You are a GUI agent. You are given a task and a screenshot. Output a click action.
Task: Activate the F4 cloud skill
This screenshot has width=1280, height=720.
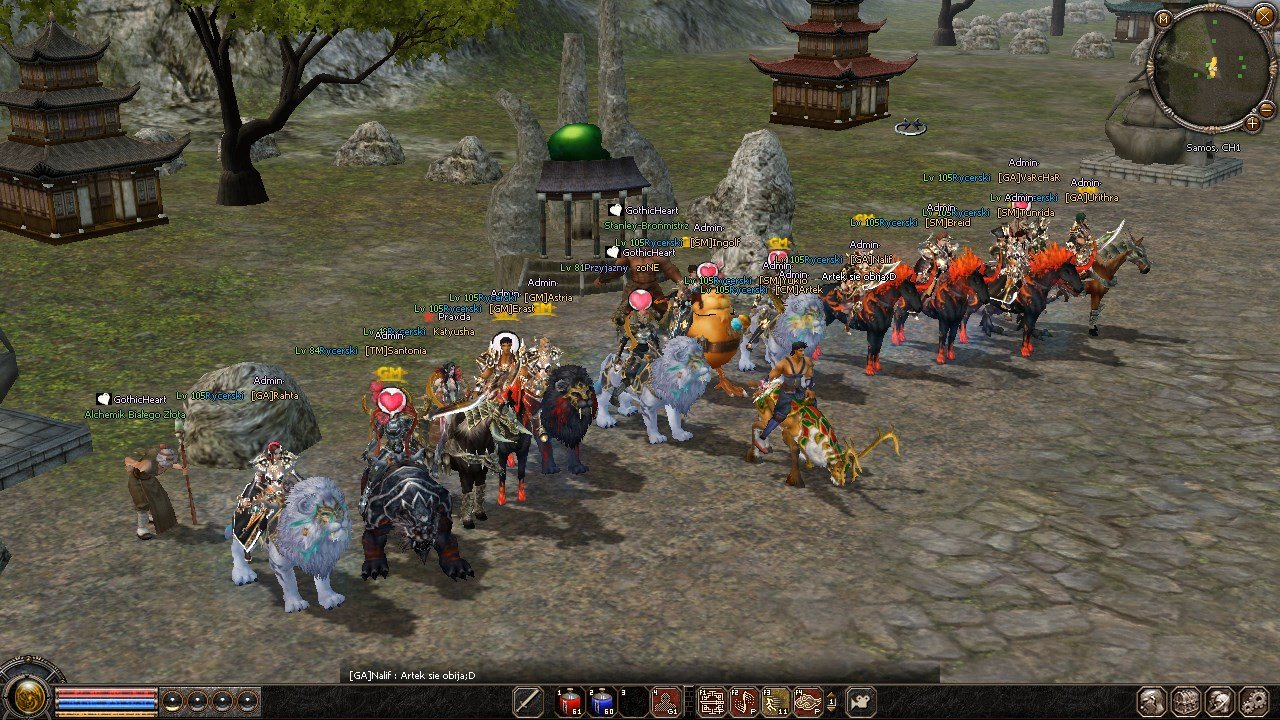(x=808, y=701)
